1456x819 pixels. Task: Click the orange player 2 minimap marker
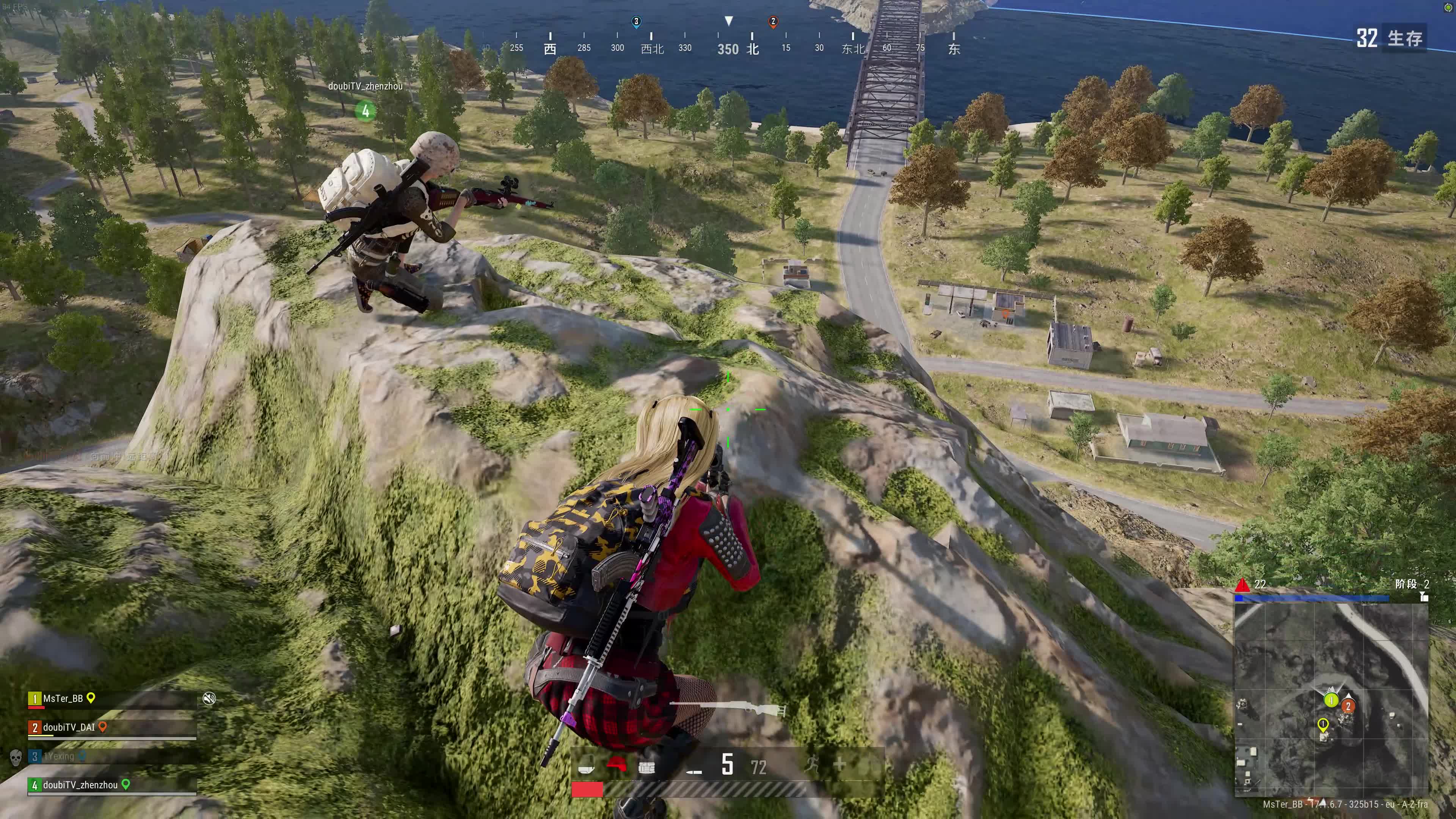(1348, 706)
